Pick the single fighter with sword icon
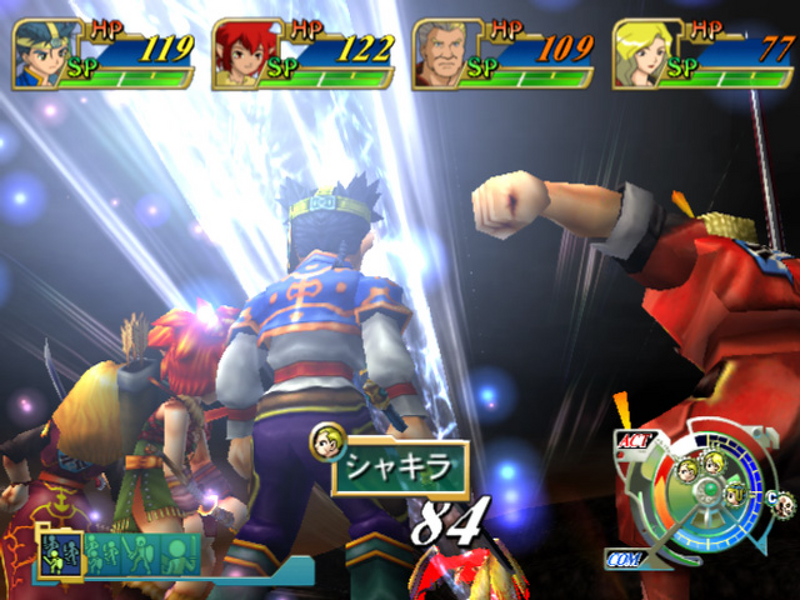Viewport: 800px width, 600px height. tap(180, 553)
